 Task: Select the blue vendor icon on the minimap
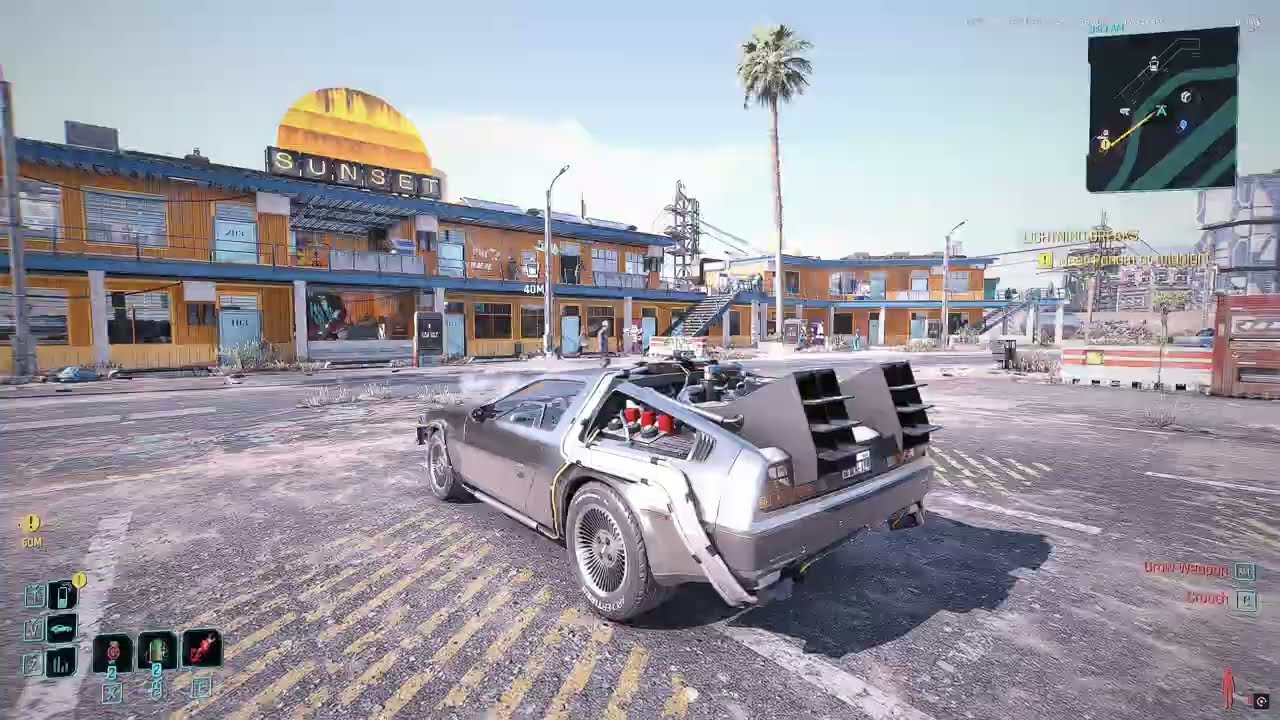(x=1182, y=125)
